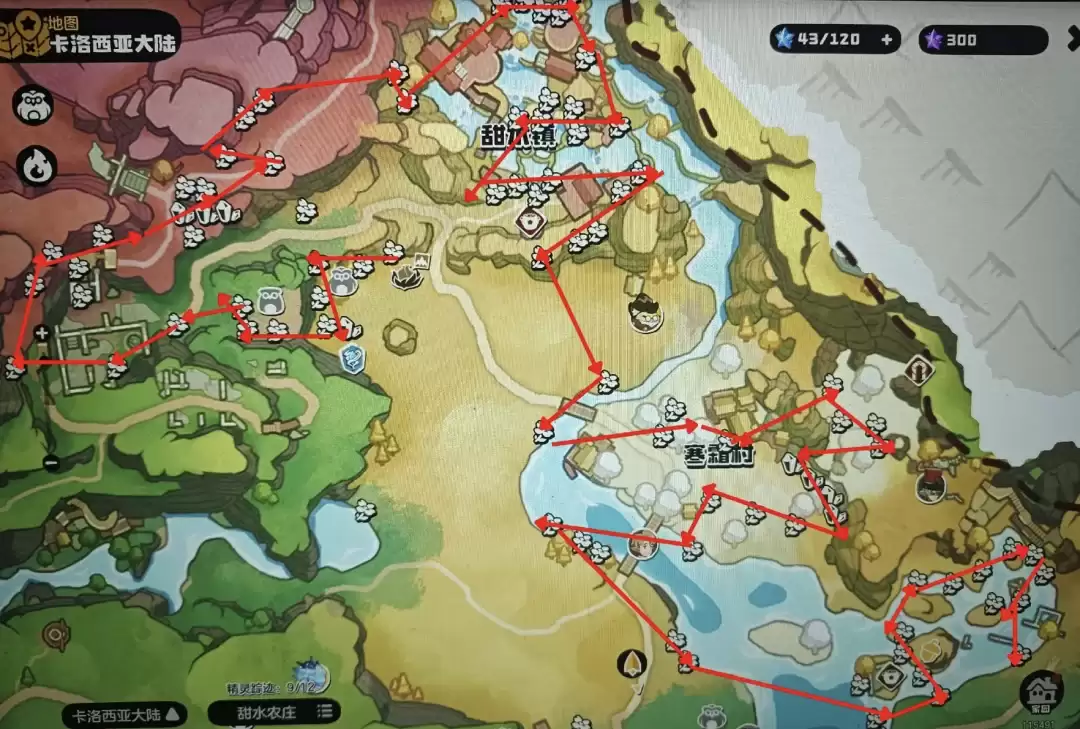This screenshot has width=1080, height=729.
Task: Open the 卡洛西亚大陆 region selector at the bottom
Action: coord(125,714)
